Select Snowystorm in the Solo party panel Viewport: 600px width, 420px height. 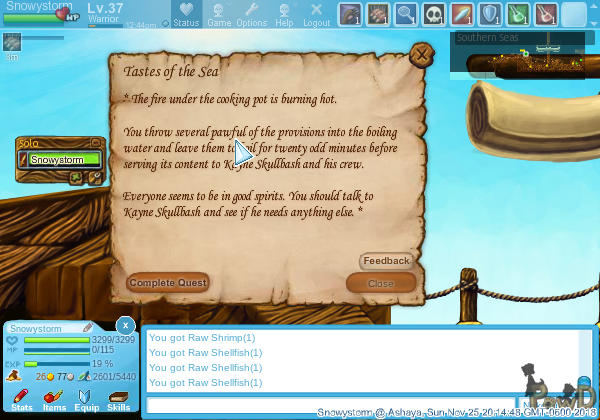click(x=64, y=159)
